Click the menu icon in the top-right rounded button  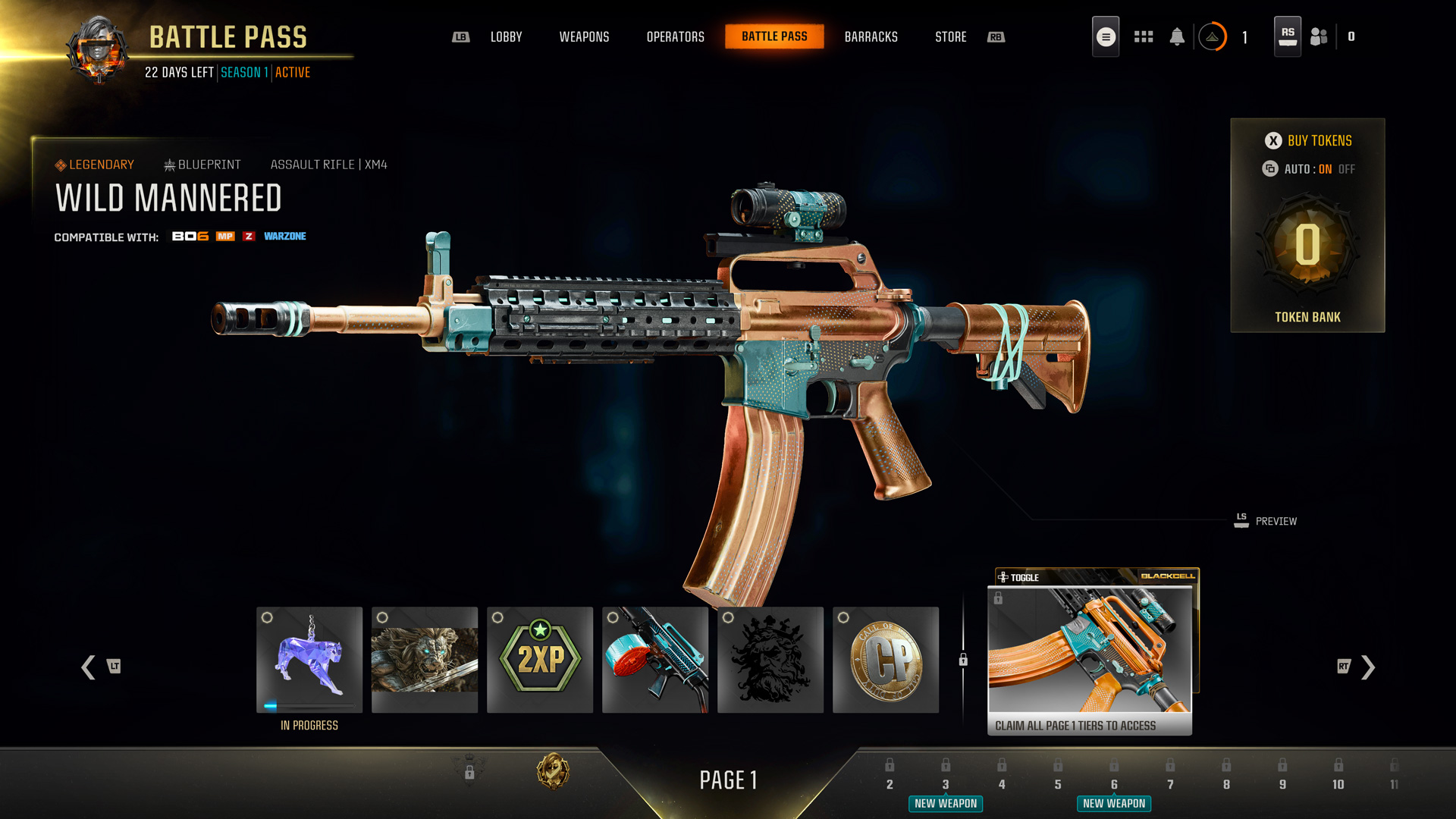[1105, 35]
